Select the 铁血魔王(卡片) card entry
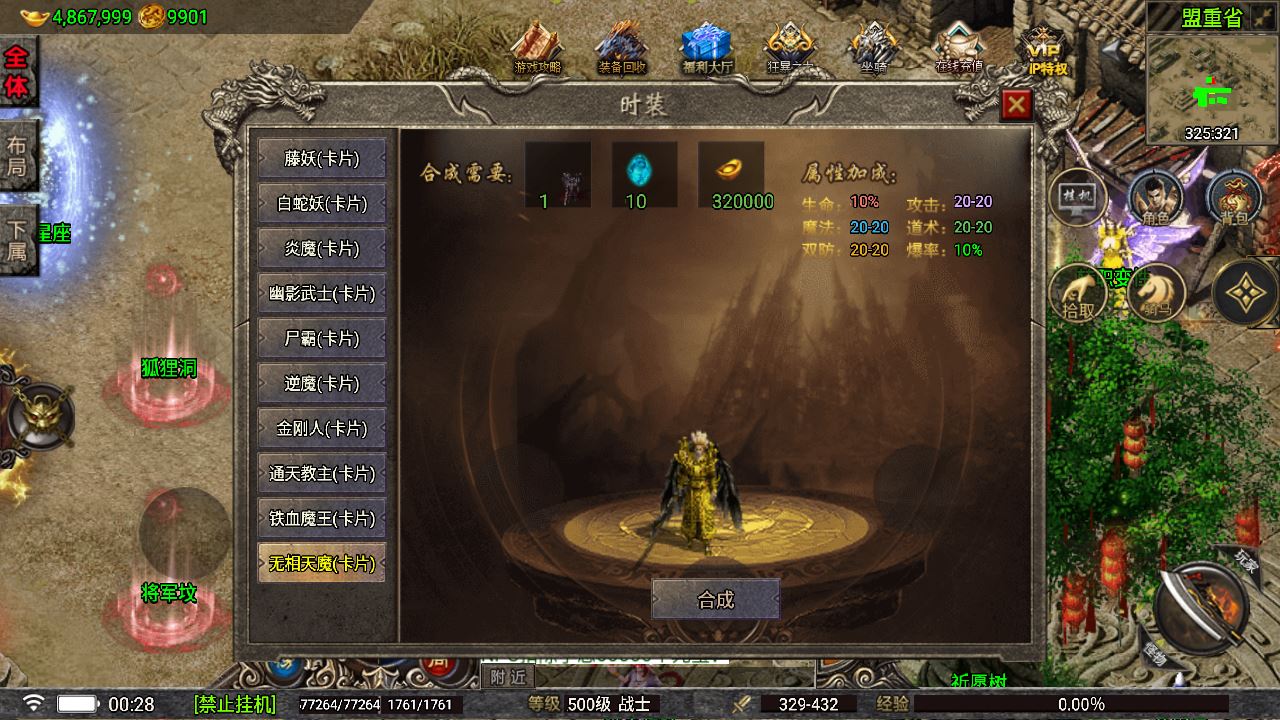This screenshot has height=720, width=1280. (321, 518)
